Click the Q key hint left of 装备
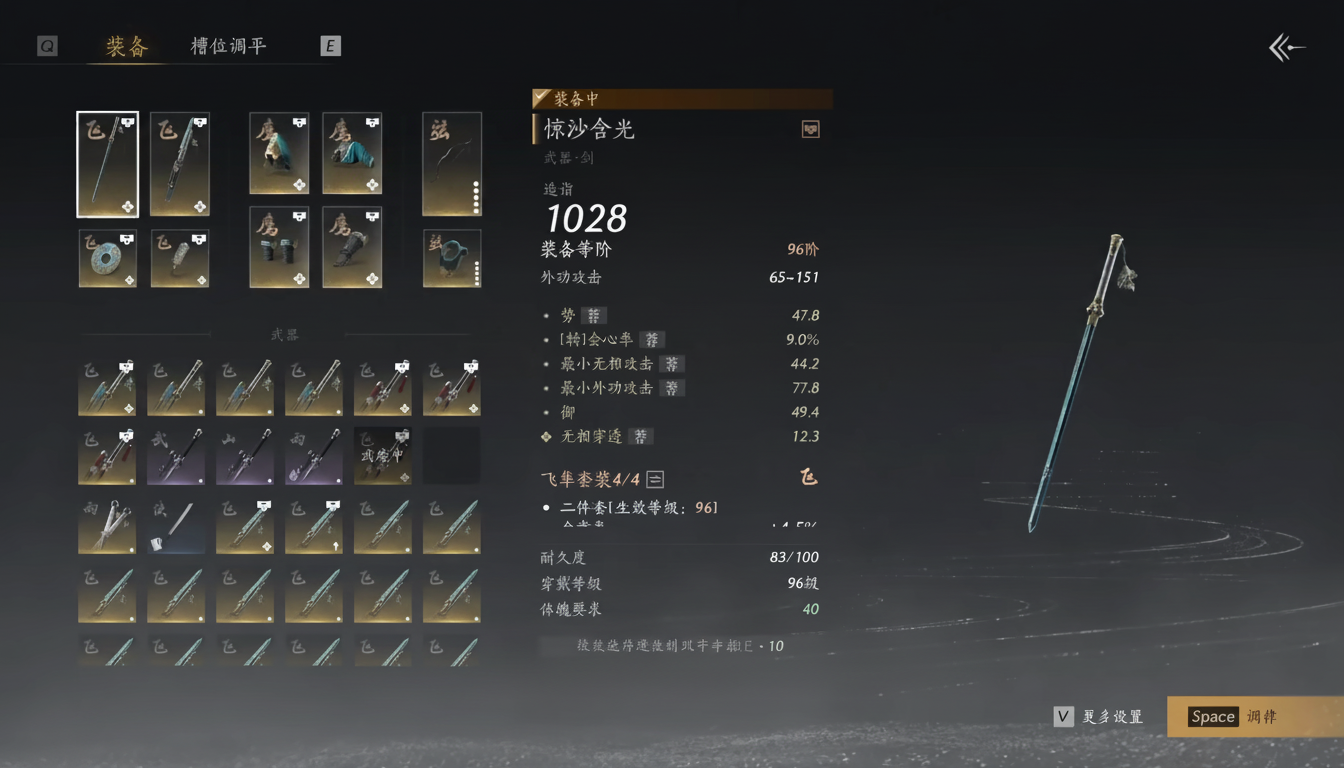Image resolution: width=1344 pixels, height=768 pixels. coord(46,45)
